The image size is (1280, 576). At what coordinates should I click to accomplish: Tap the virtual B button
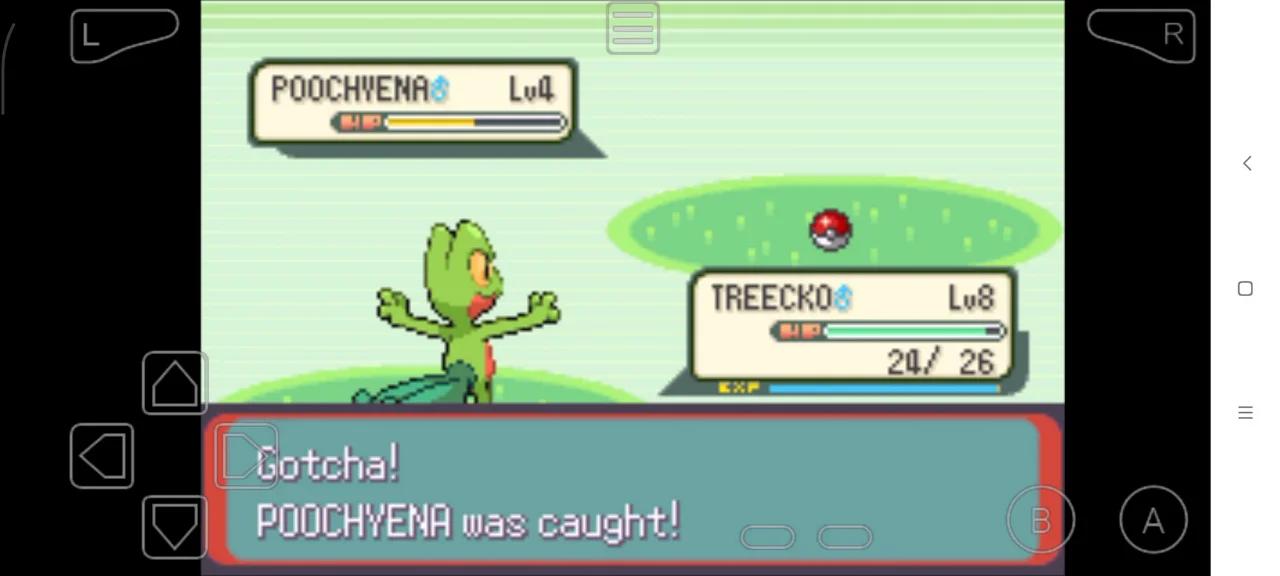coord(1040,519)
